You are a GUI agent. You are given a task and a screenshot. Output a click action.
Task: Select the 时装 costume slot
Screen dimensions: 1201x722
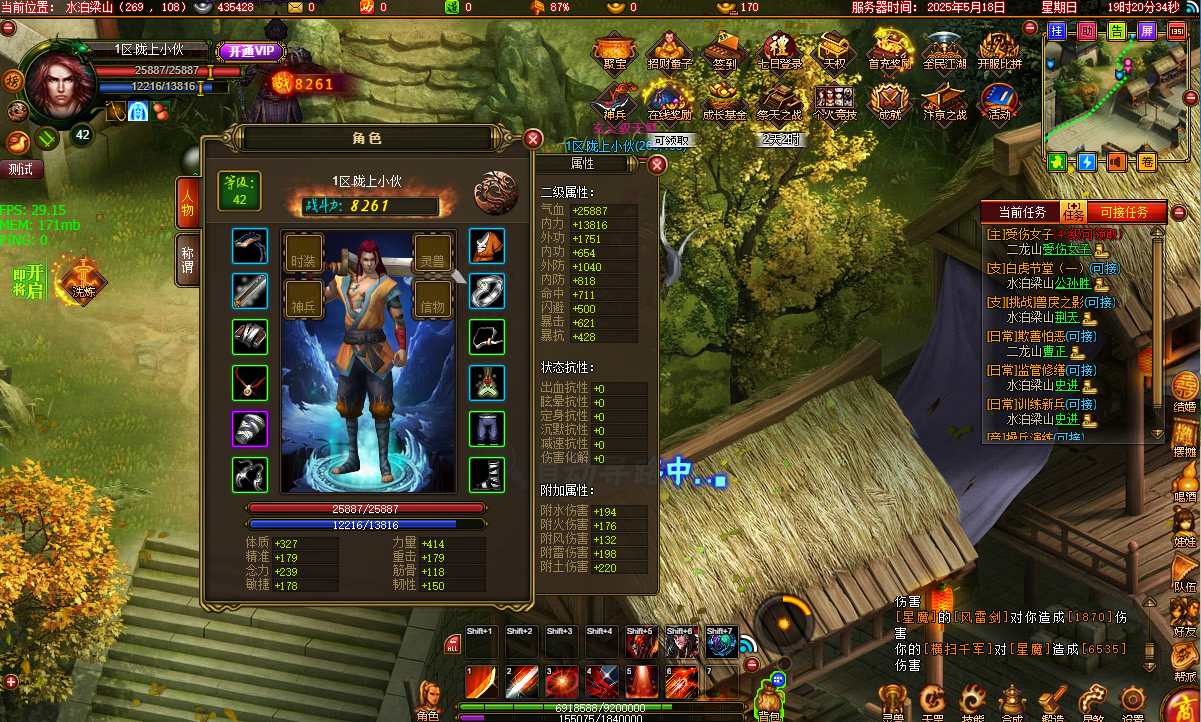pos(304,254)
